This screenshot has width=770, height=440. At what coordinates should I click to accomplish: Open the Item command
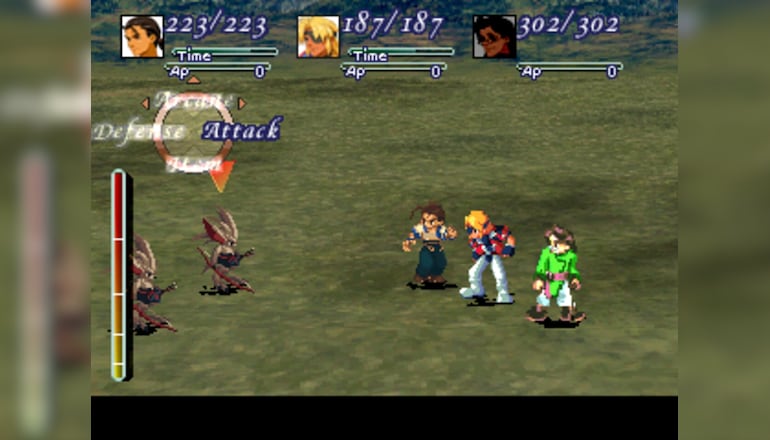coord(193,164)
